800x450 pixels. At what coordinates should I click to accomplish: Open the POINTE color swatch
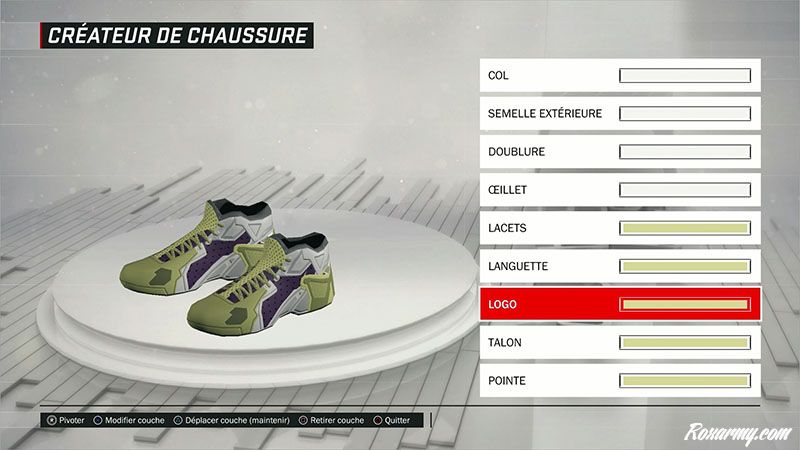(685, 381)
